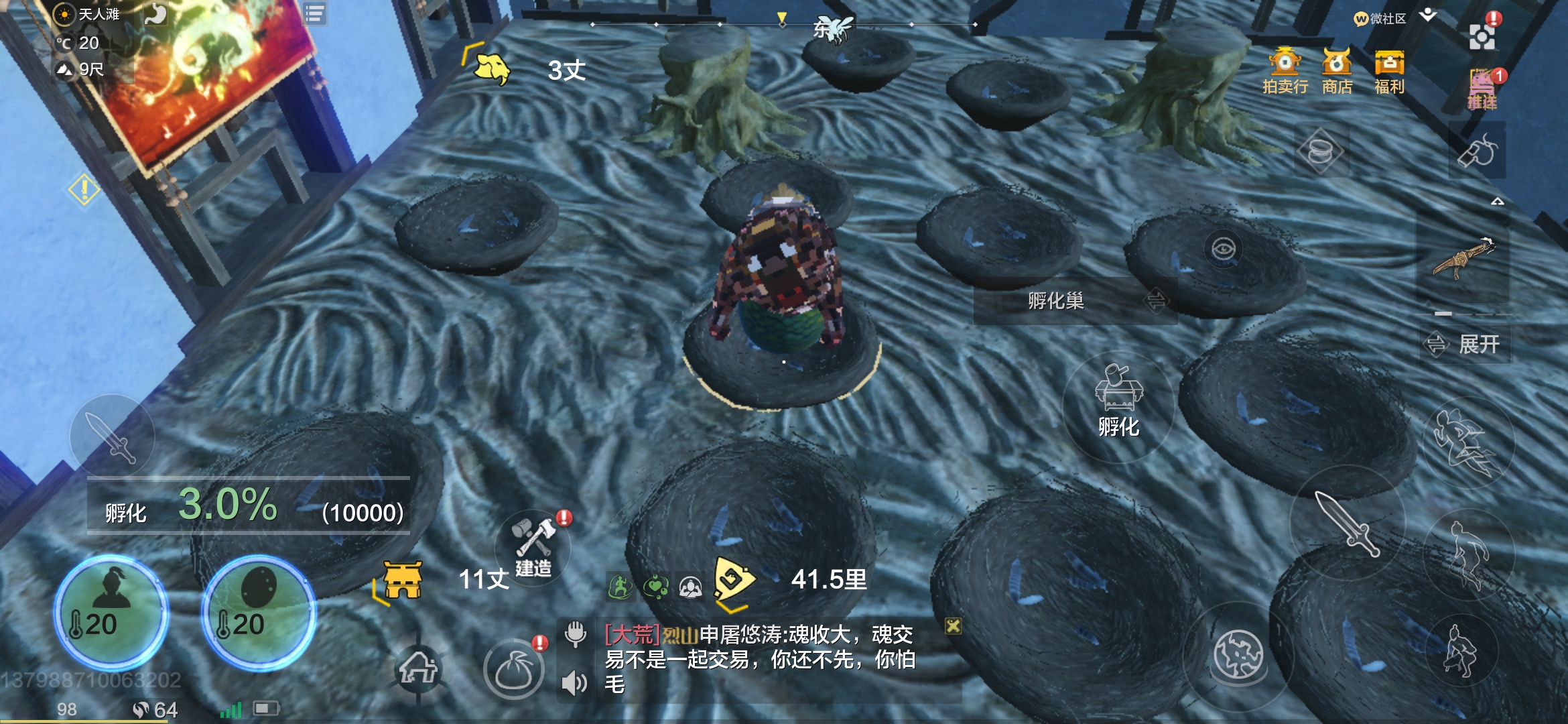This screenshot has height=724, width=1568.
Task: Tap the house home icon
Action: point(418,668)
